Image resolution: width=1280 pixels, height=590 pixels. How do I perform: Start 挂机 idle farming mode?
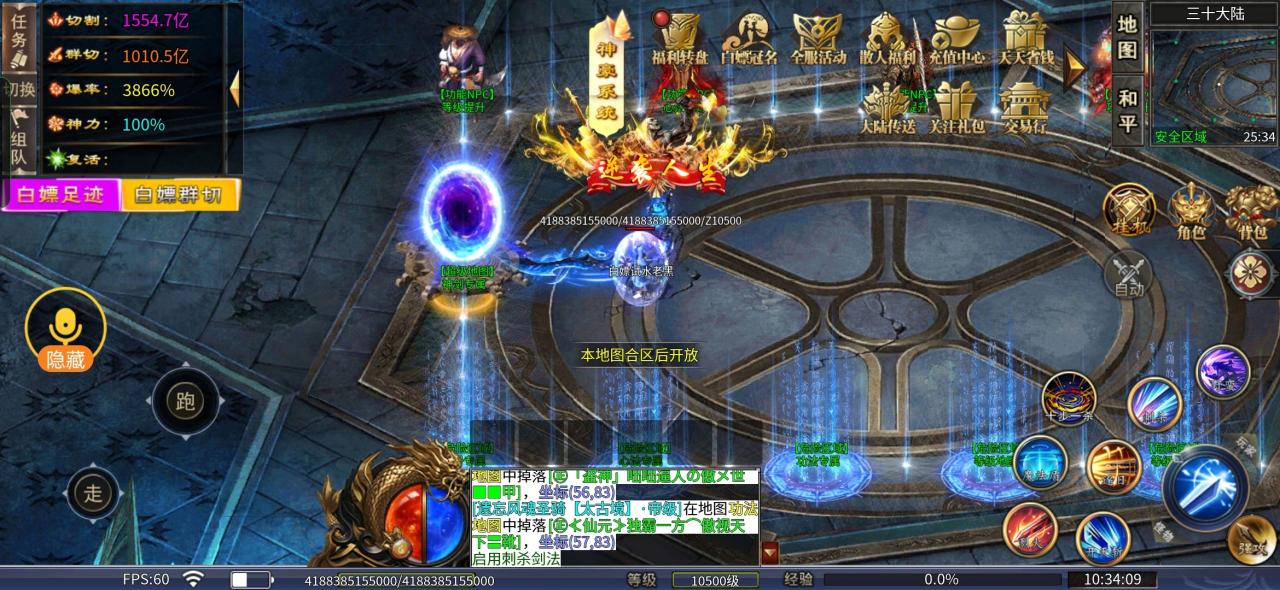coord(1129,211)
